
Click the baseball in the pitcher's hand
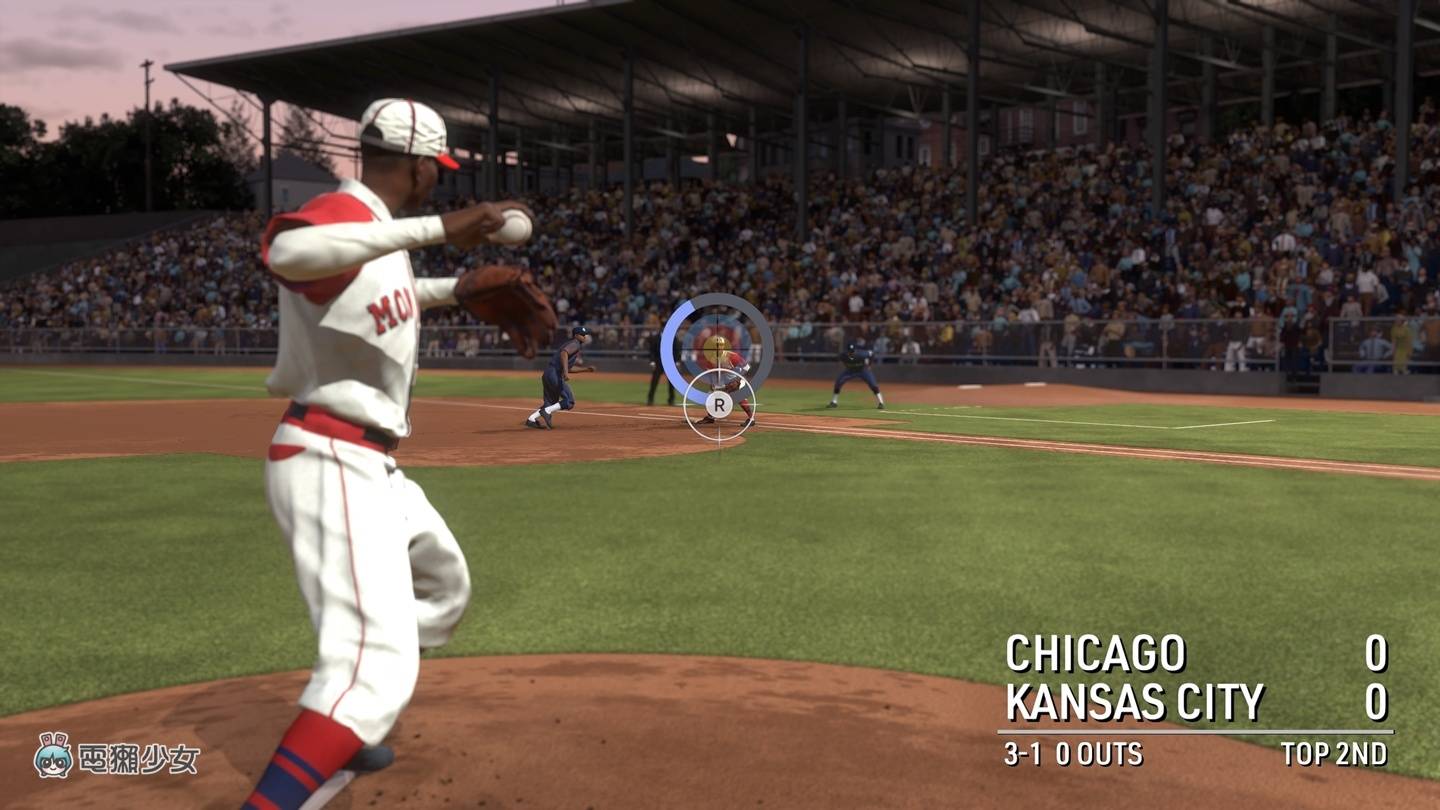pos(512,227)
